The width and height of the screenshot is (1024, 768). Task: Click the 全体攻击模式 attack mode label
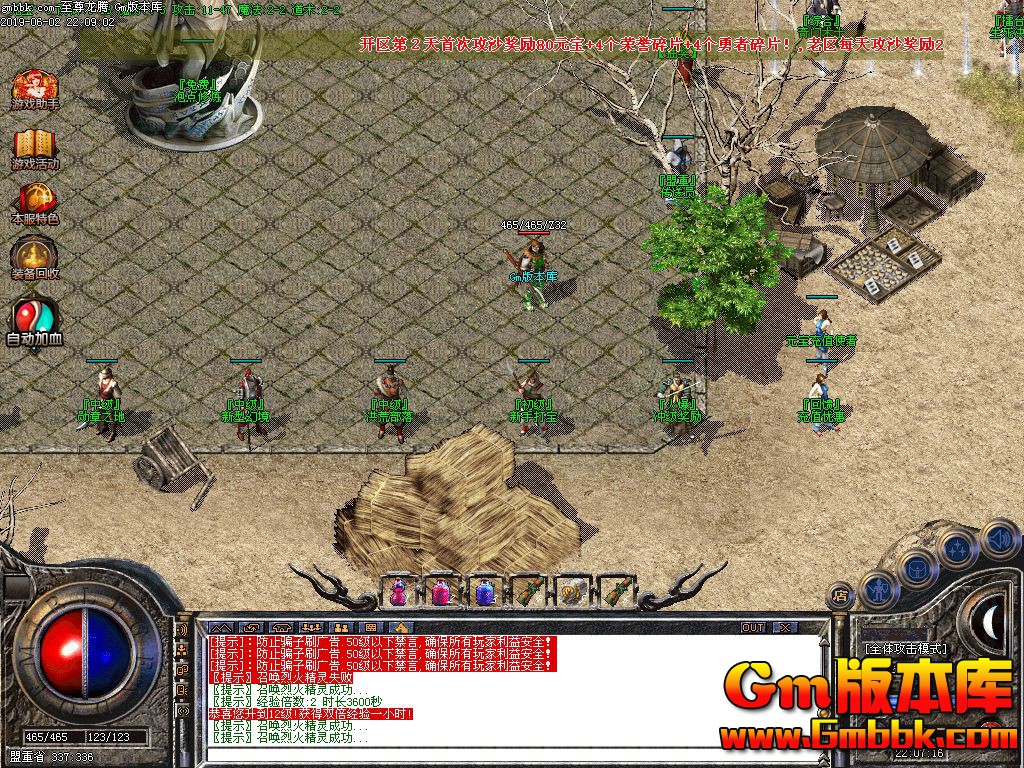(905, 648)
